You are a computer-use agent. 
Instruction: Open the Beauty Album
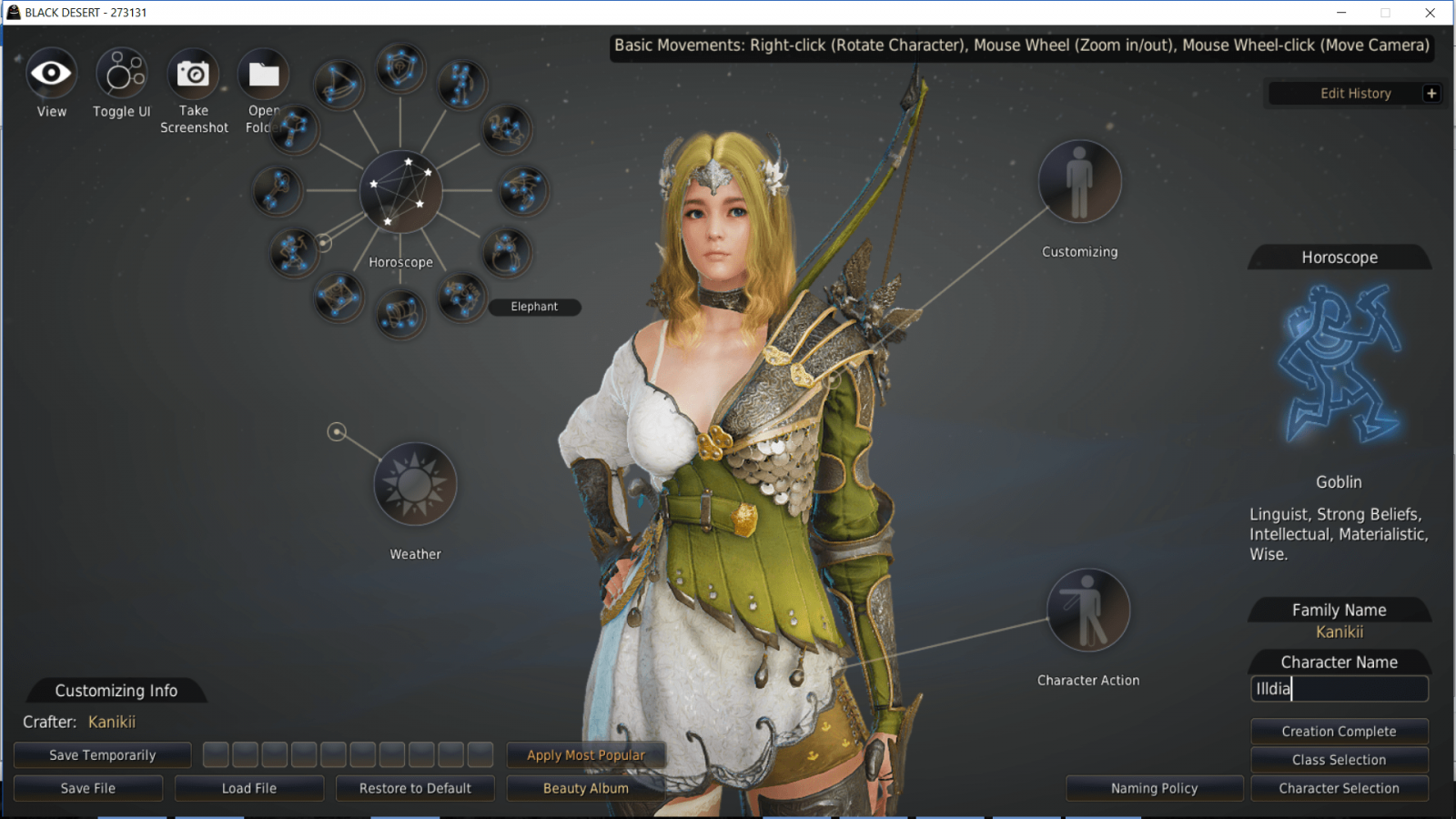click(x=586, y=788)
